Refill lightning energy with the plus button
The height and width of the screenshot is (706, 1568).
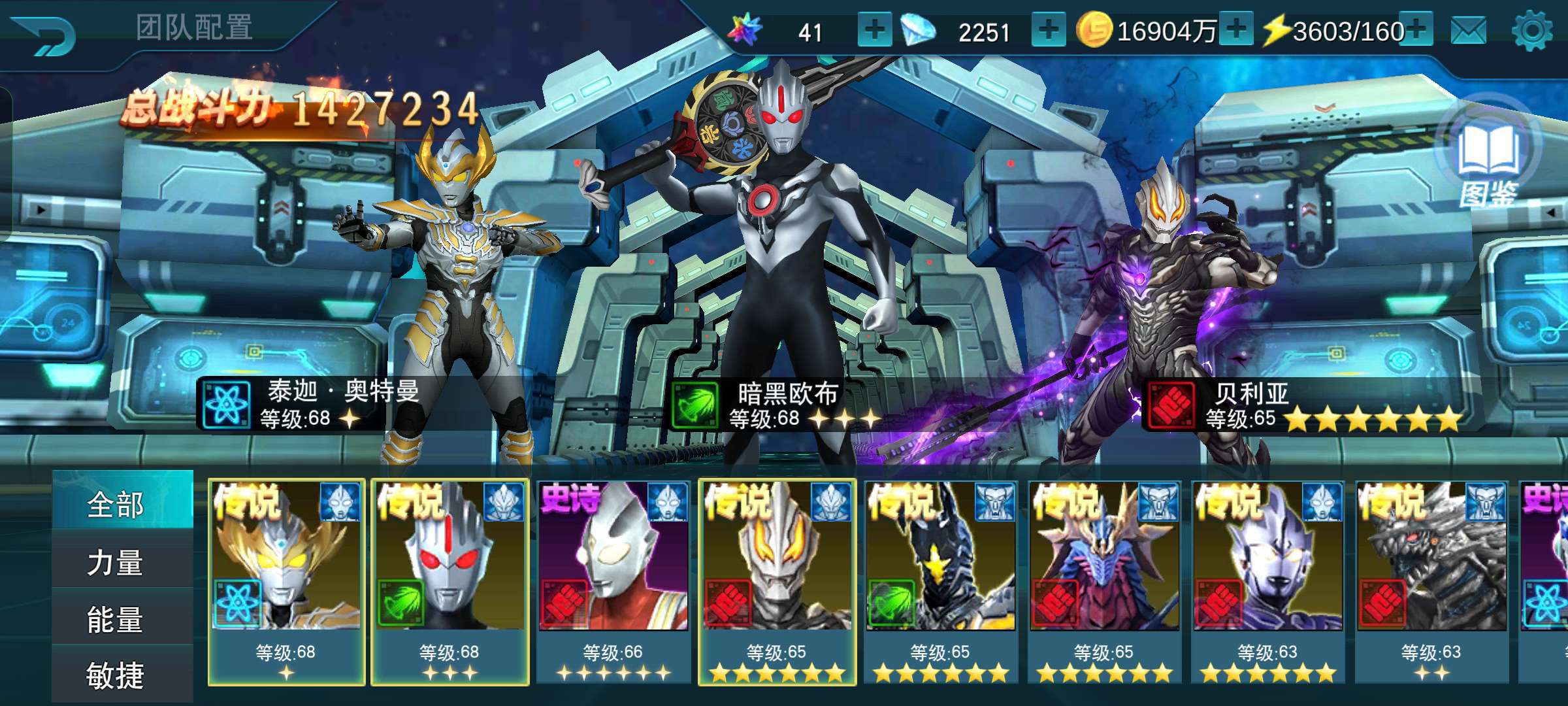[x=1416, y=30]
